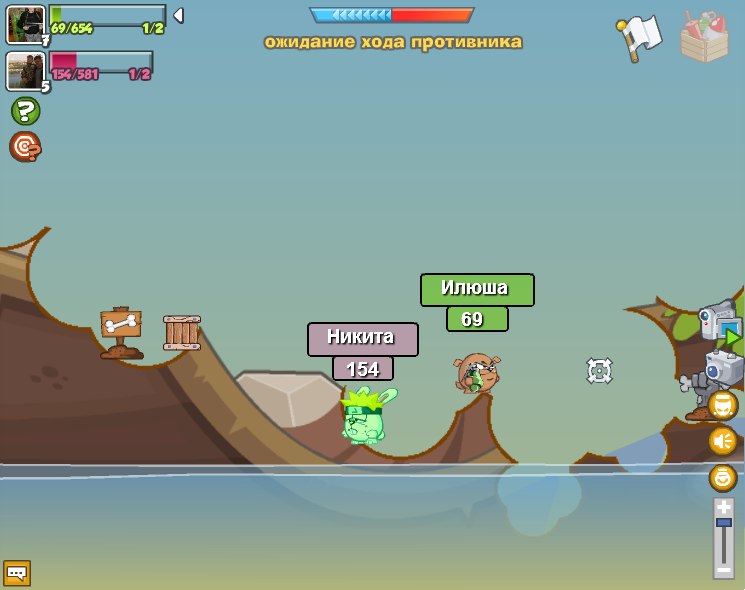Open the chat window
The image size is (745, 590).
(x=17, y=573)
